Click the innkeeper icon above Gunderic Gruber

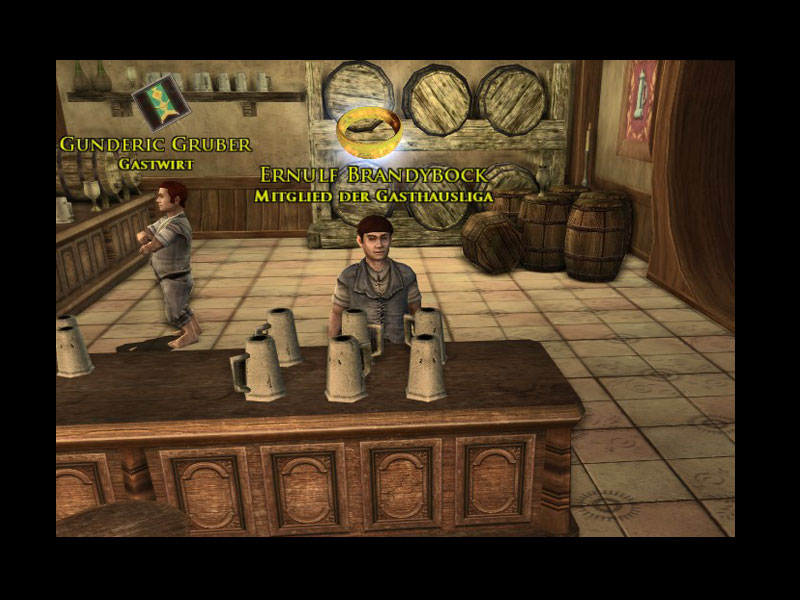(159, 102)
